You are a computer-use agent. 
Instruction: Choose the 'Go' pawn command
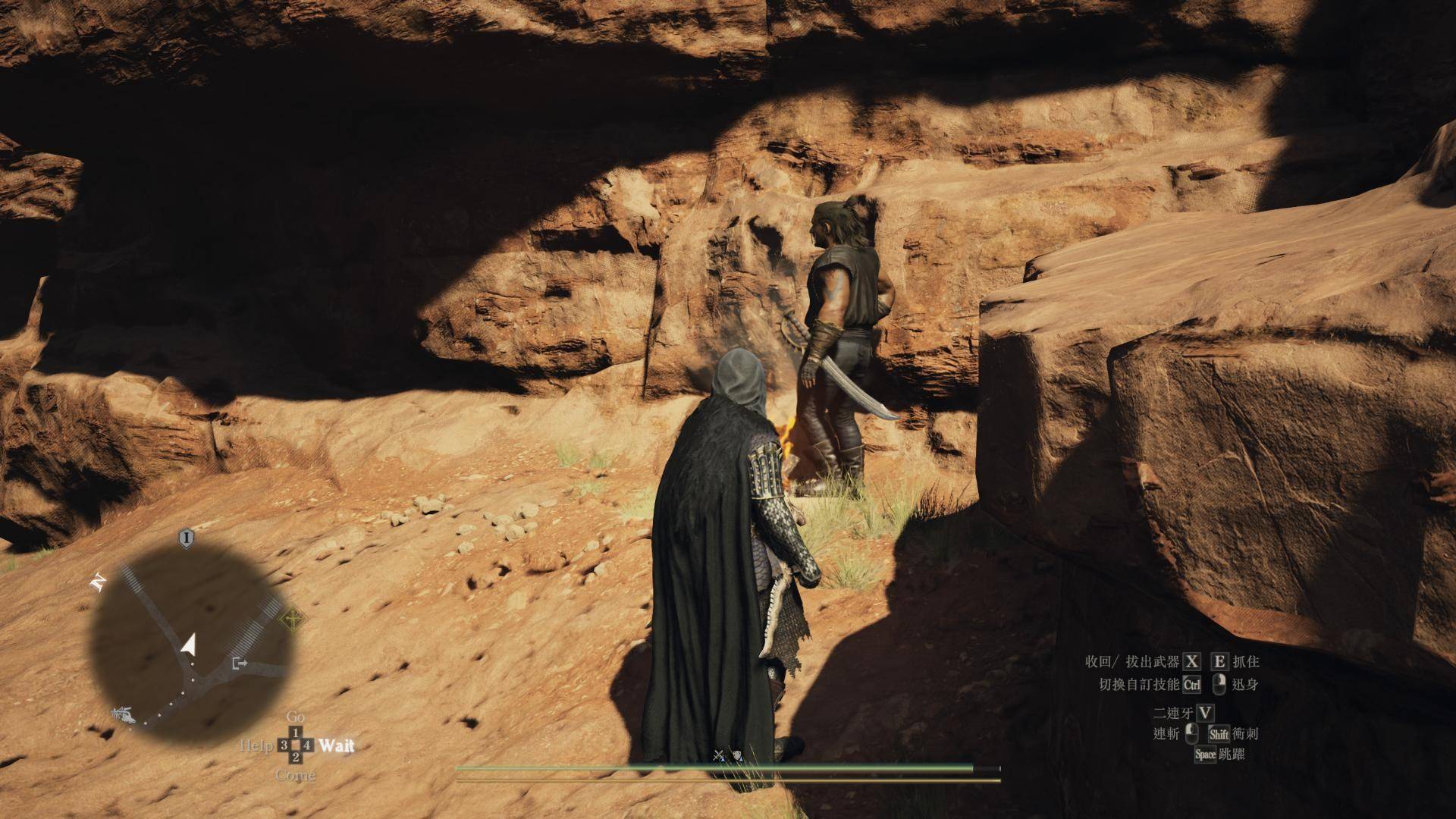(296, 717)
